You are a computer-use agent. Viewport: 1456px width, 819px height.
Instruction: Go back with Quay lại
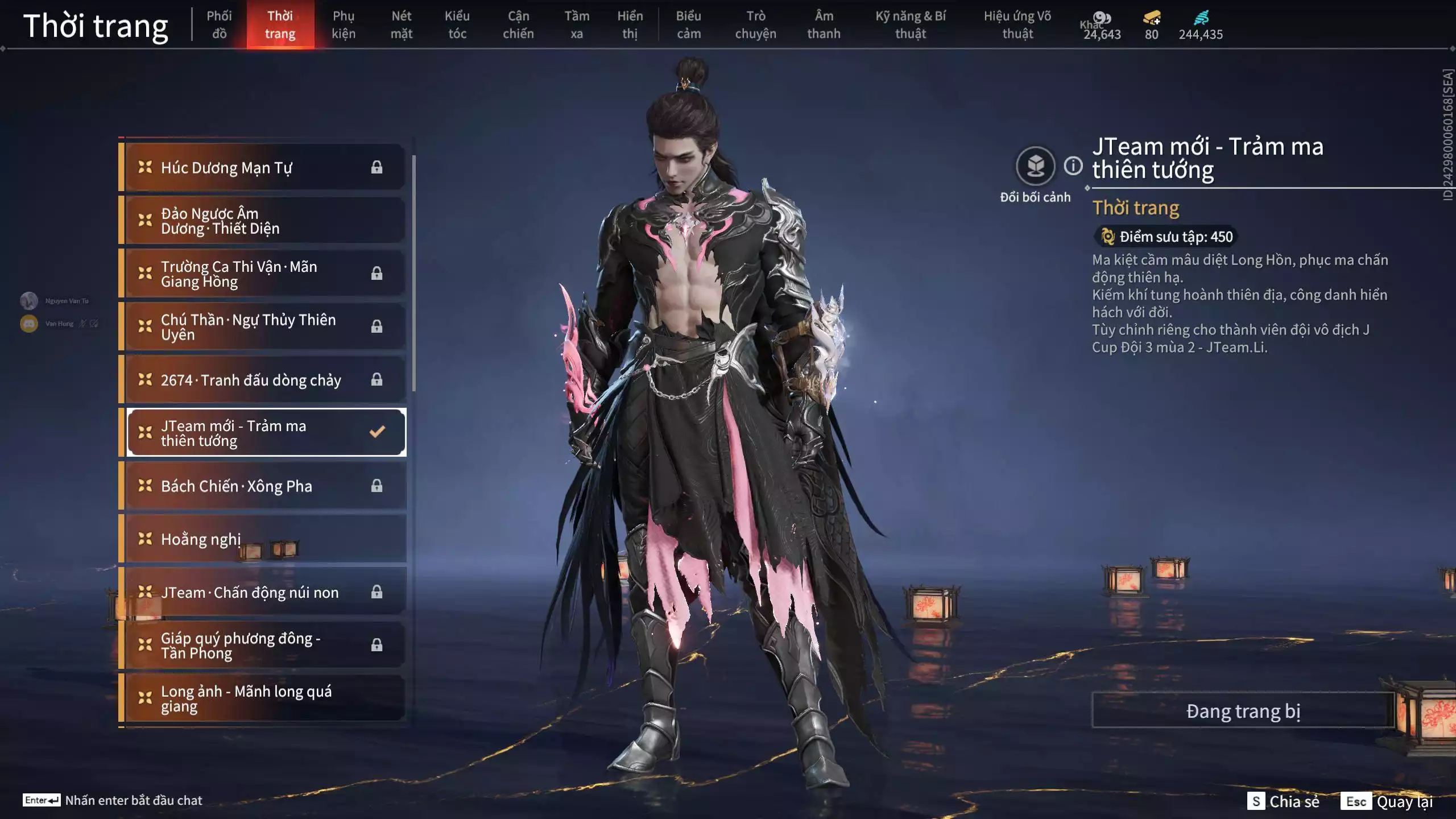[1387, 801]
